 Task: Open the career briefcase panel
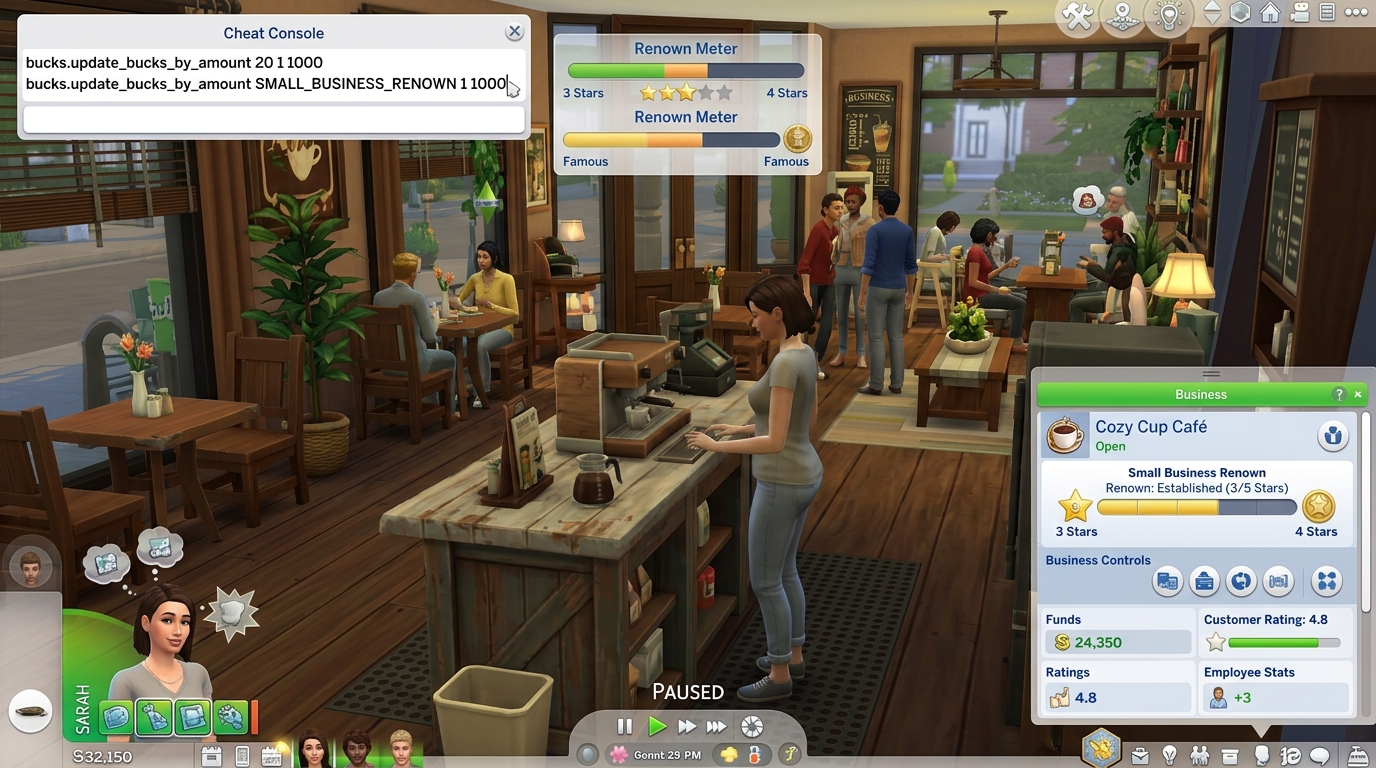click(x=1139, y=755)
